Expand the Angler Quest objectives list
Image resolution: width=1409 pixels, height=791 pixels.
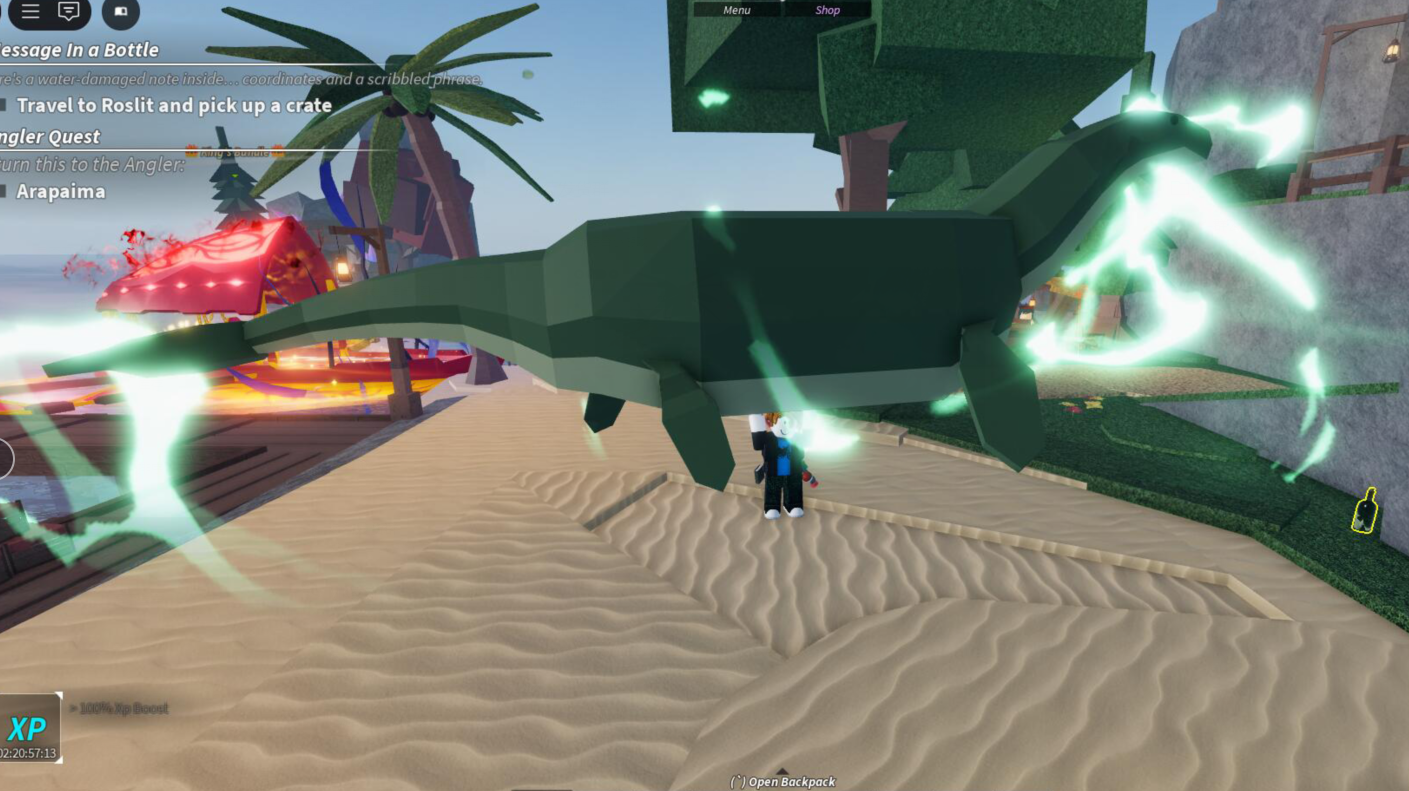(x=50, y=136)
